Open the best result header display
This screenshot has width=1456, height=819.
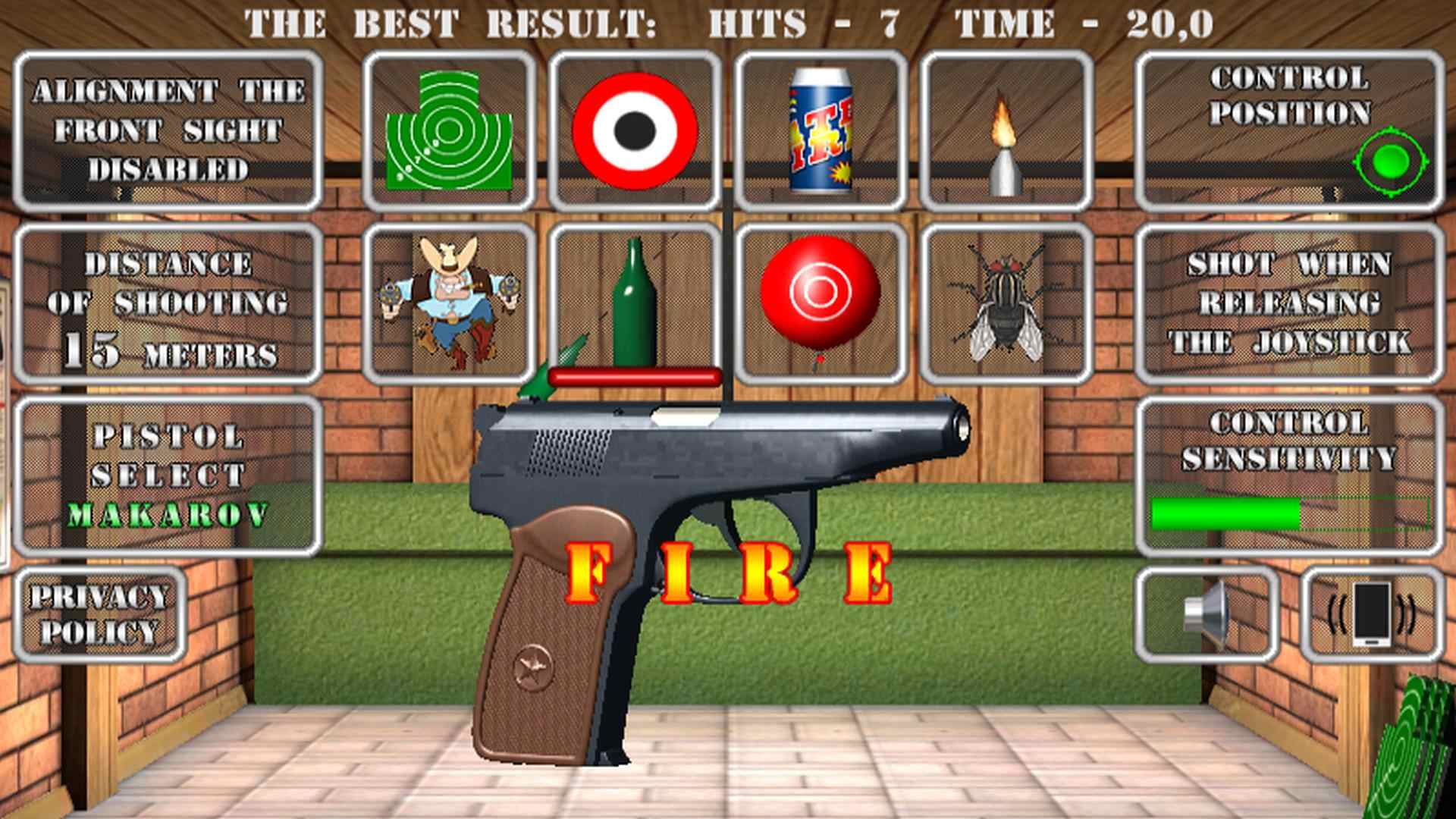click(728, 21)
